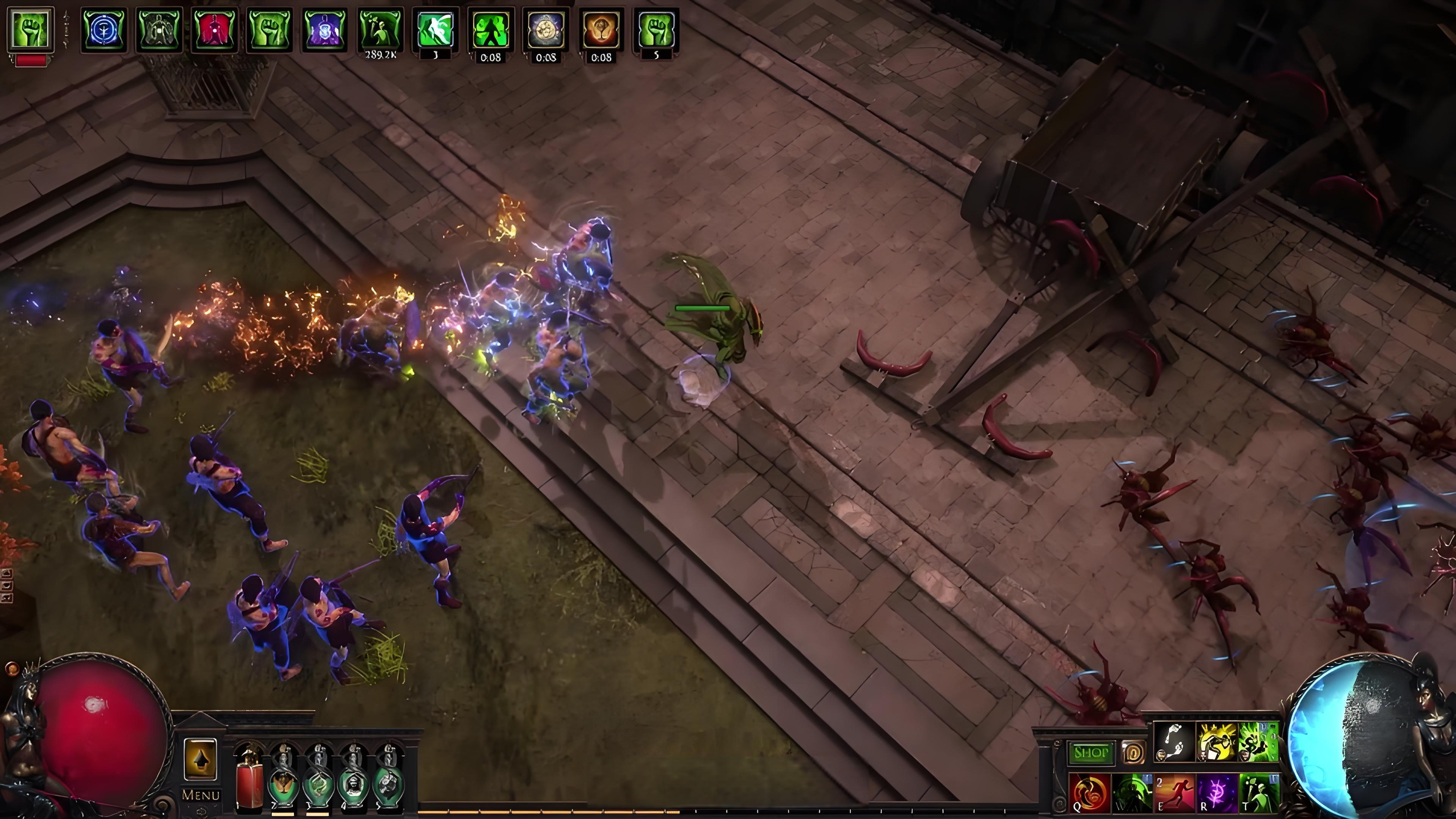Click the orange chalice flask buff icon
This screenshot has width=1456, height=819.
[x=601, y=30]
